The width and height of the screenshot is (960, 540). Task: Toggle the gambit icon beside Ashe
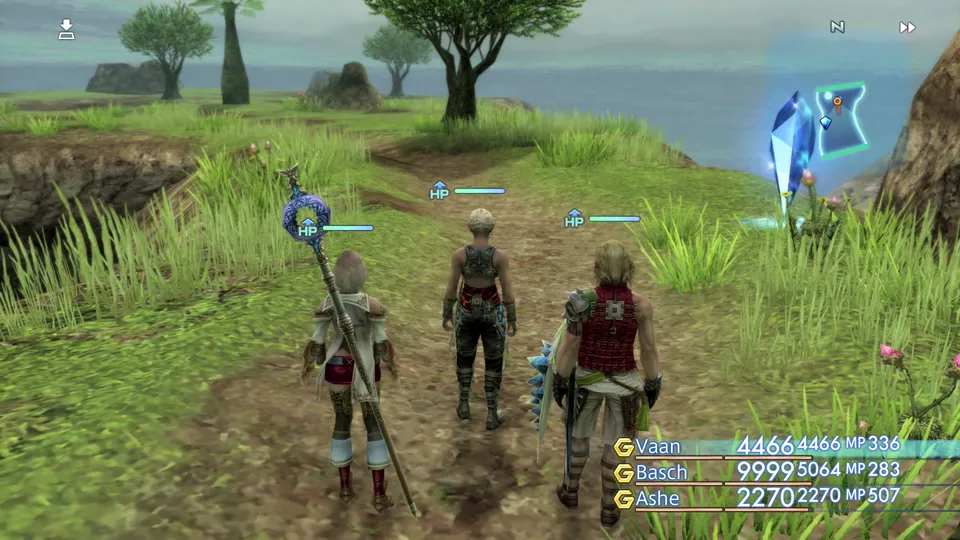coord(624,498)
